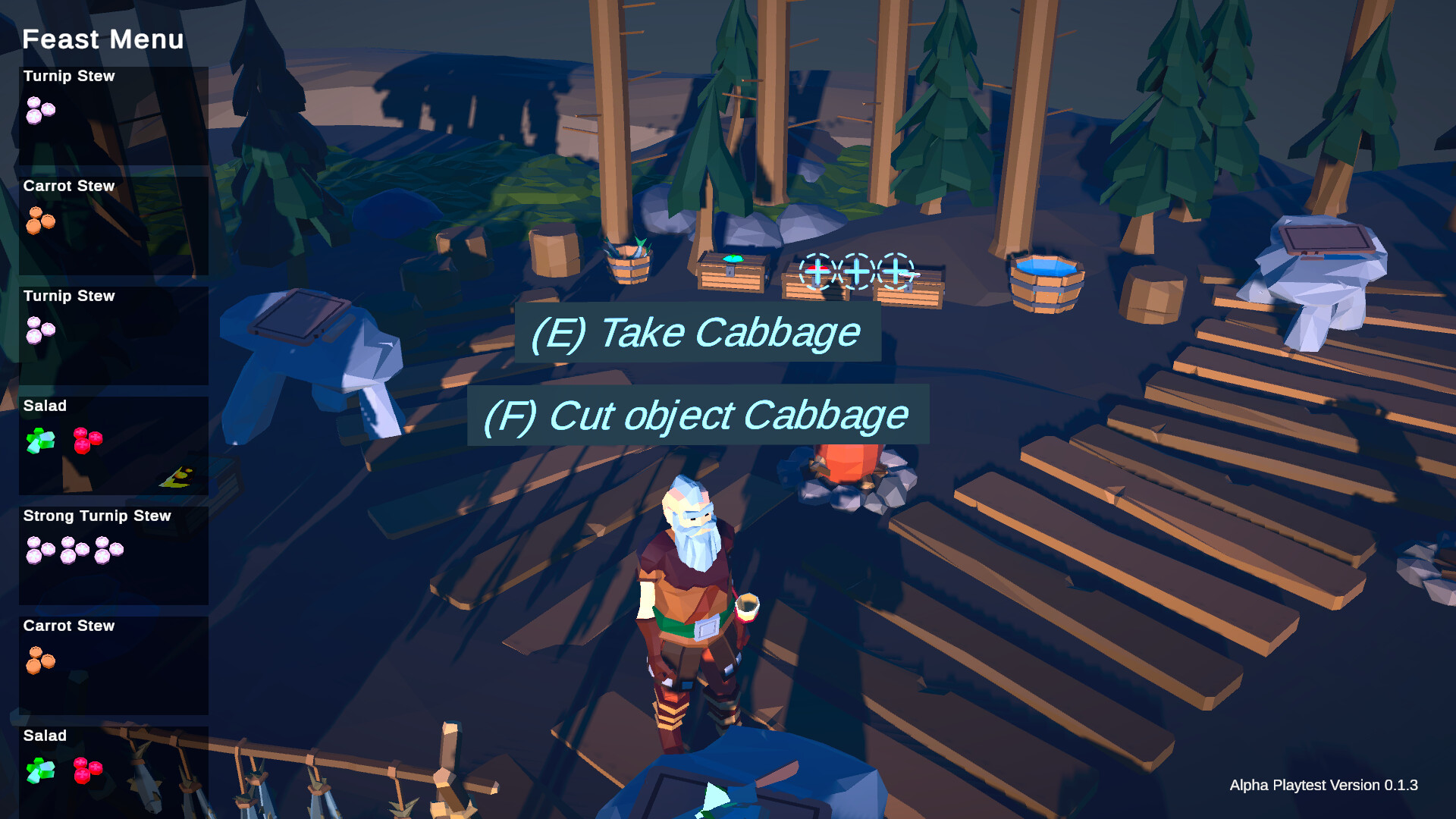
Task: Click the turnip icon in the second Turnip Stew card
Action: click(x=39, y=331)
